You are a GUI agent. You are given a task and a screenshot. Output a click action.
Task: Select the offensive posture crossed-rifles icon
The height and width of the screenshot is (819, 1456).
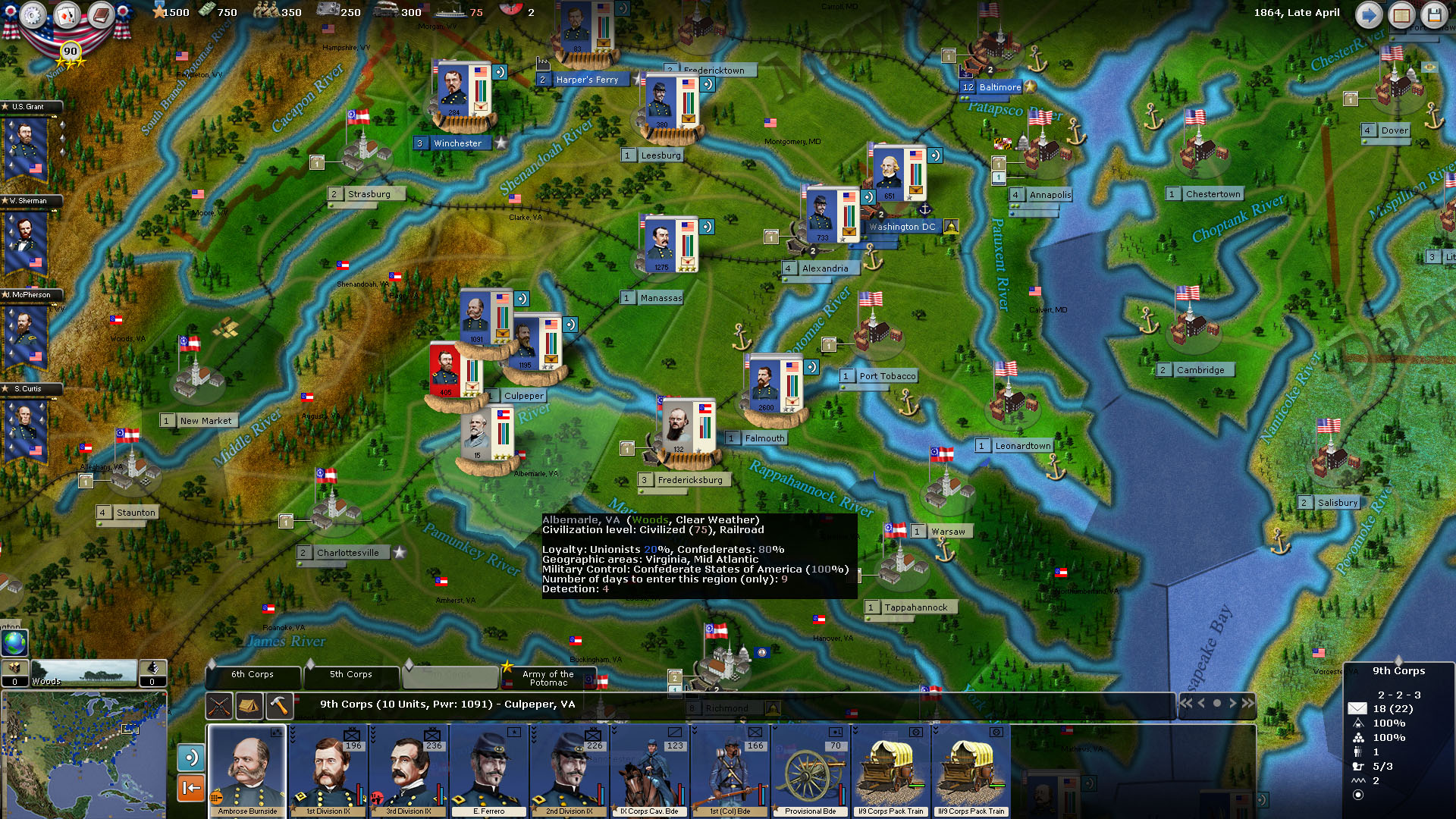pos(219,706)
